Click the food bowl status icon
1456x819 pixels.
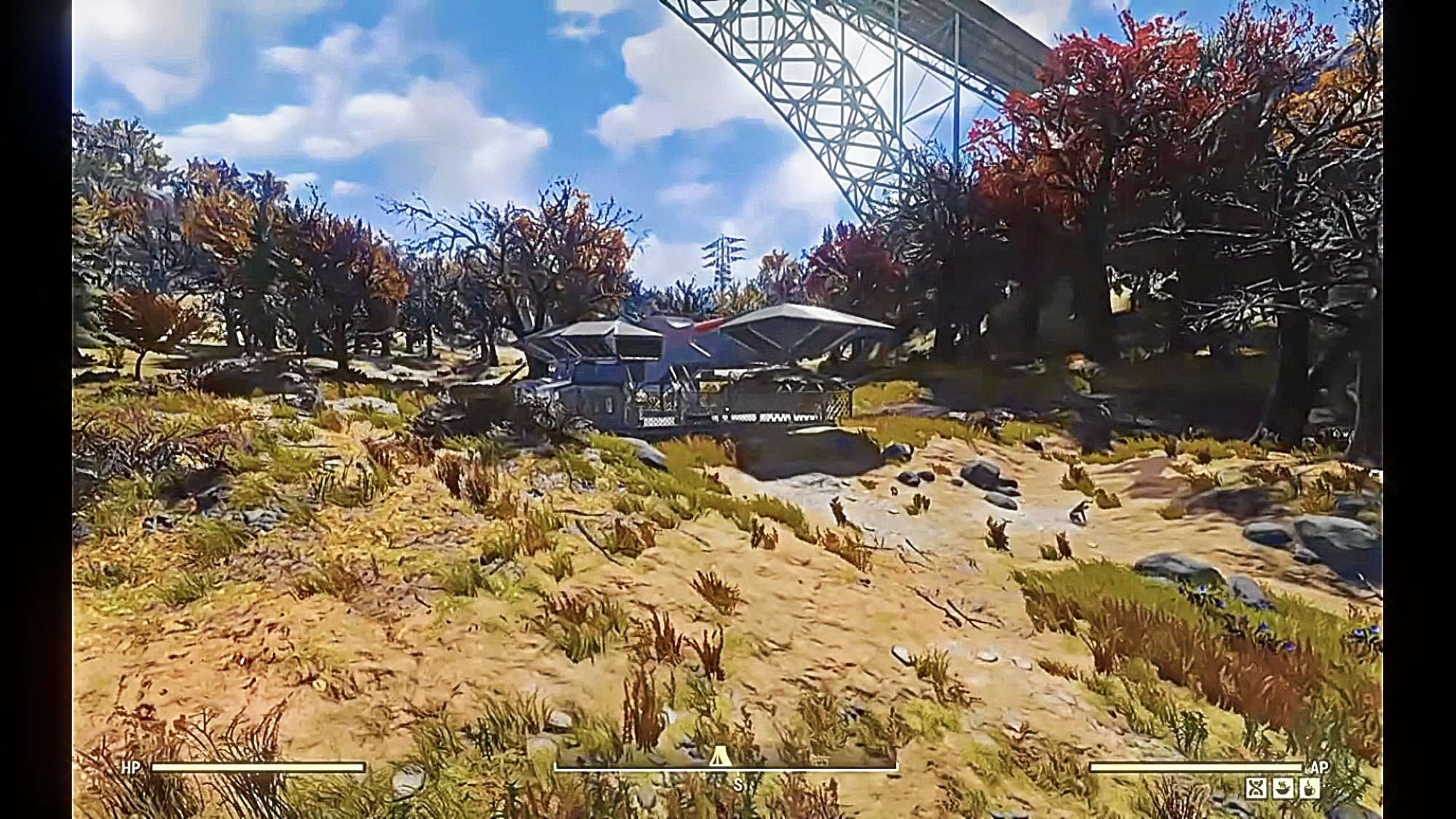tap(1283, 788)
